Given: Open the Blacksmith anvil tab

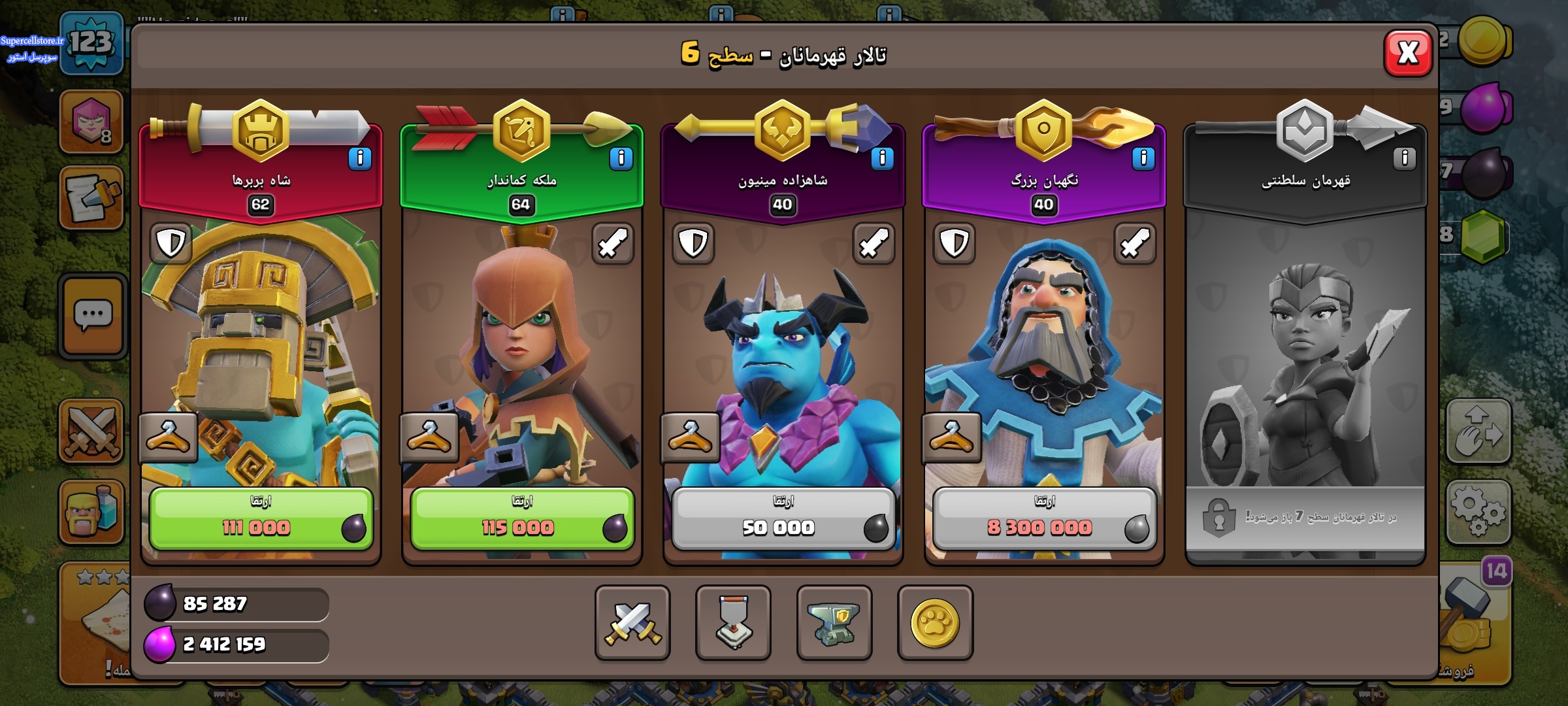Looking at the screenshot, I should point(834,622).
